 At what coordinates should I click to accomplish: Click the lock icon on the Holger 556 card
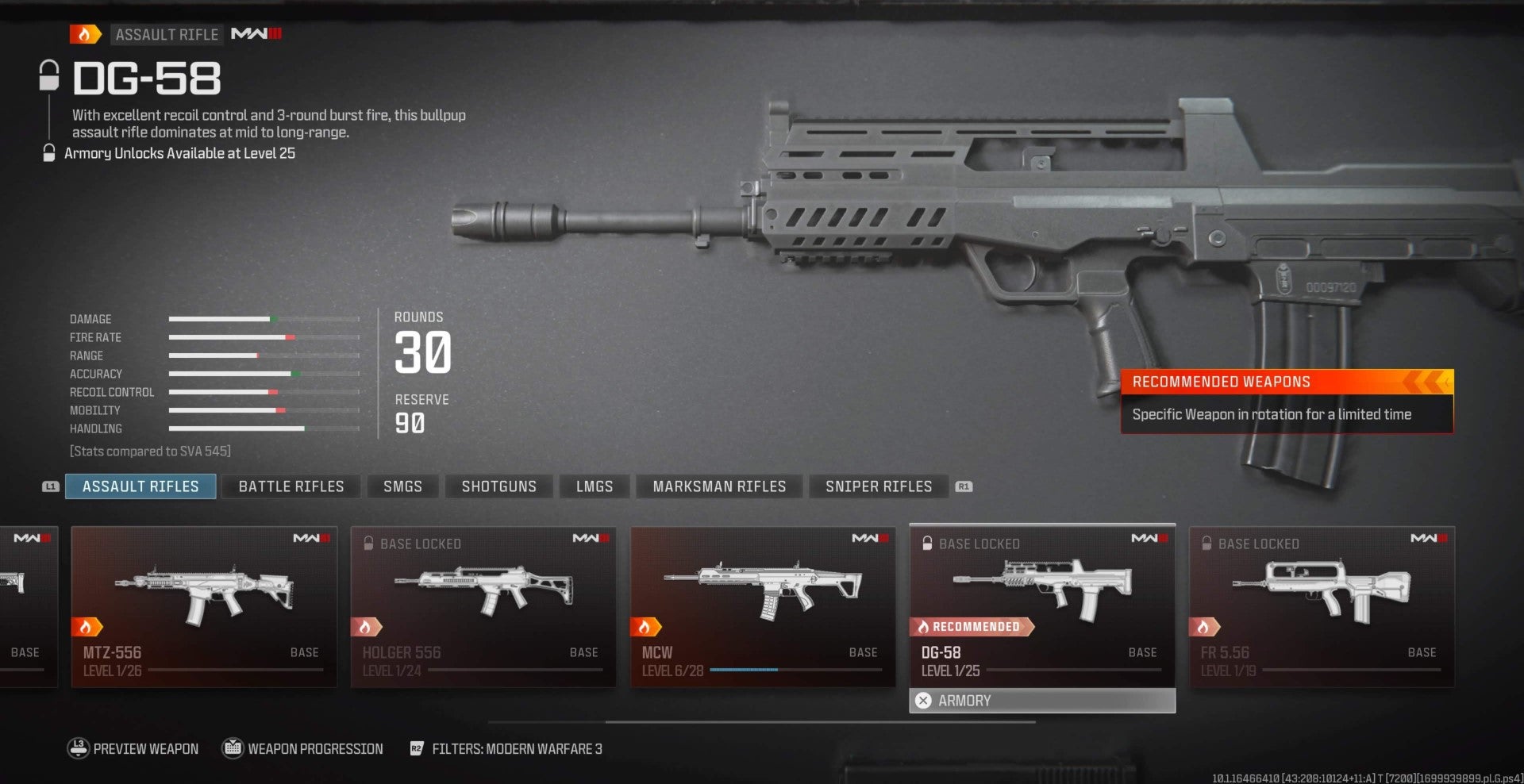(x=368, y=544)
